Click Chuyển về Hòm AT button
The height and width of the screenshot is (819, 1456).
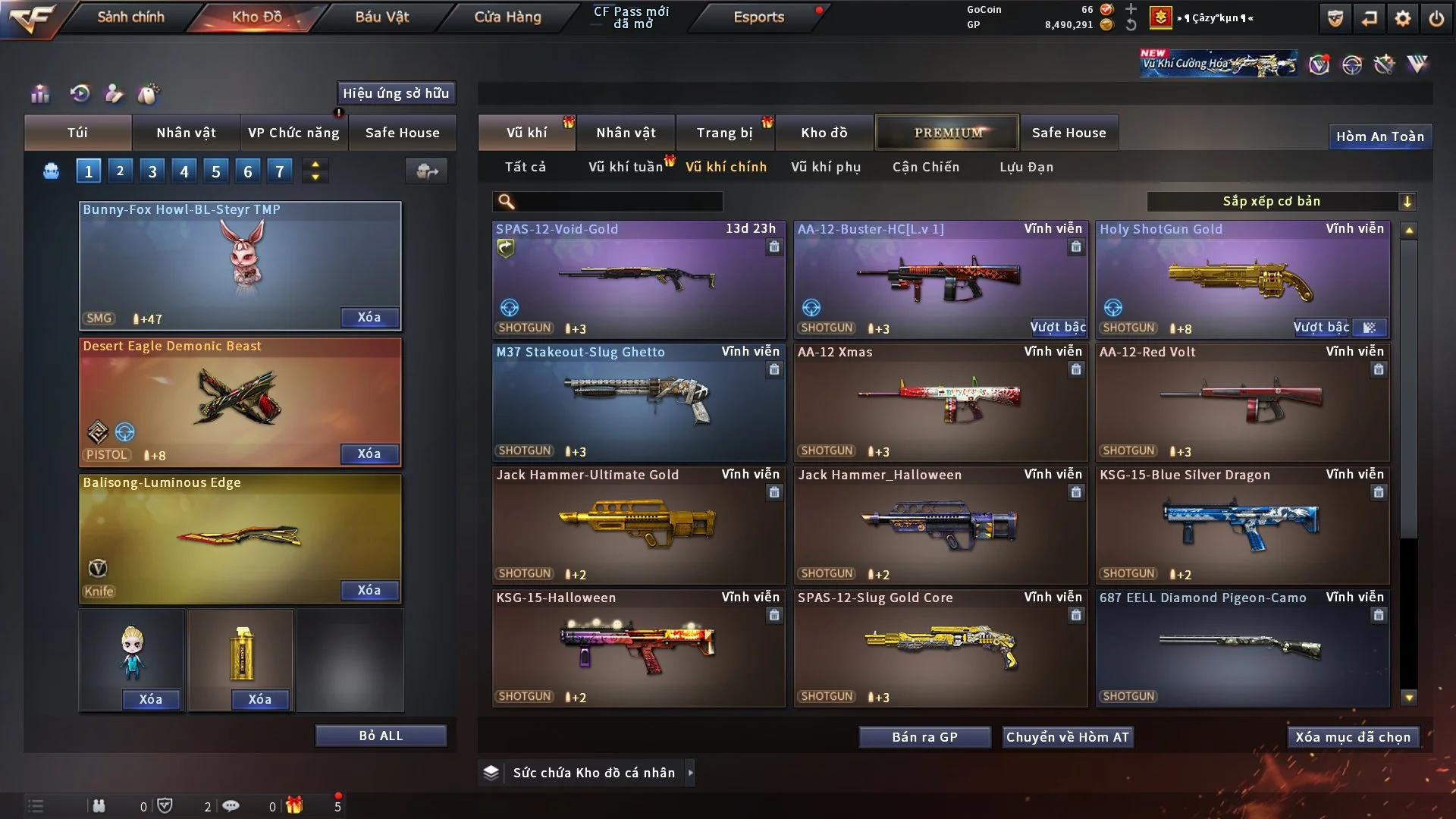pos(1068,737)
